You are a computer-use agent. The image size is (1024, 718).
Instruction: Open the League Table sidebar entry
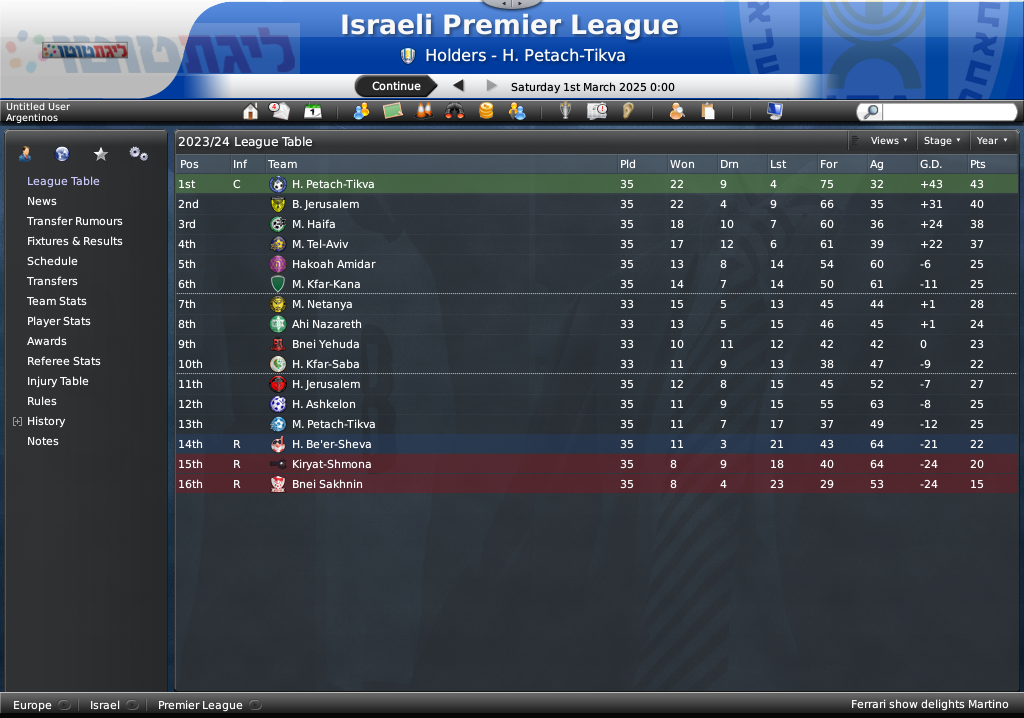click(63, 181)
